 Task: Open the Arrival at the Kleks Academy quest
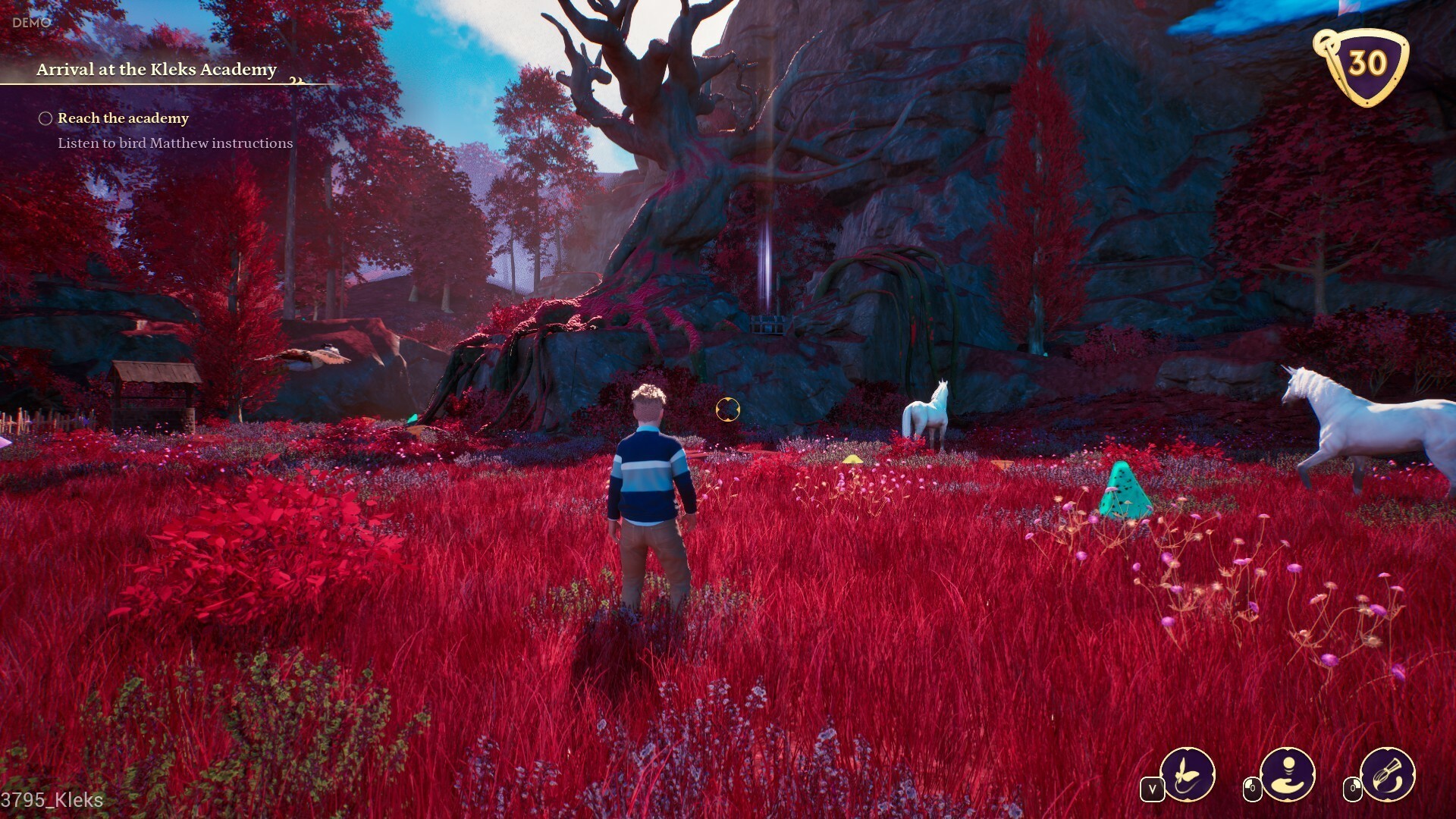(x=156, y=70)
